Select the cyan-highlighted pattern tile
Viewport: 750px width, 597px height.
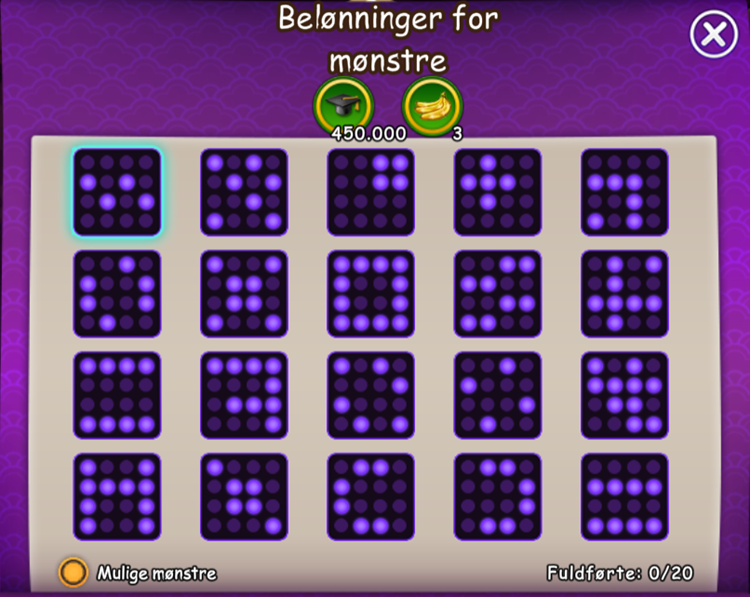point(117,192)
